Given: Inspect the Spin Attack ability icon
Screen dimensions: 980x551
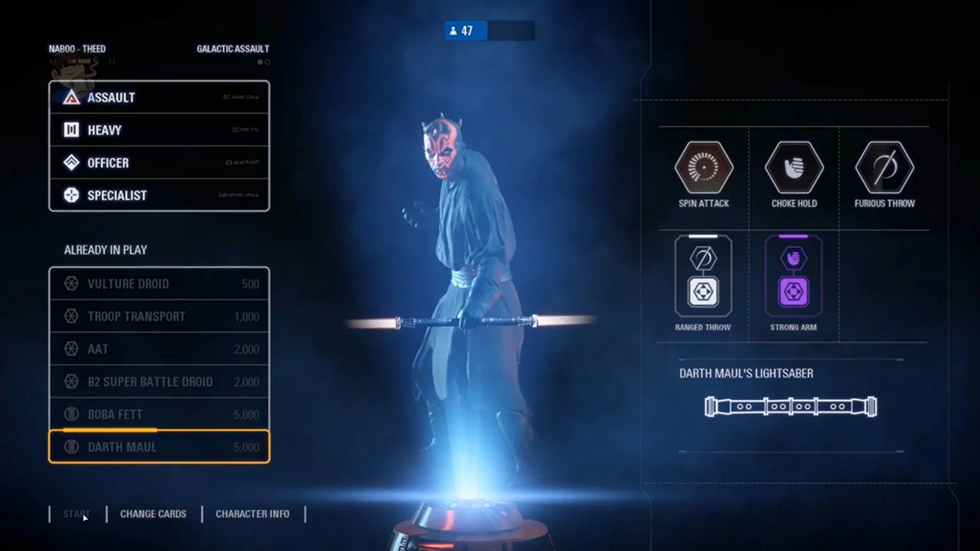Looking at the screenshot, I should pos(704,167).
